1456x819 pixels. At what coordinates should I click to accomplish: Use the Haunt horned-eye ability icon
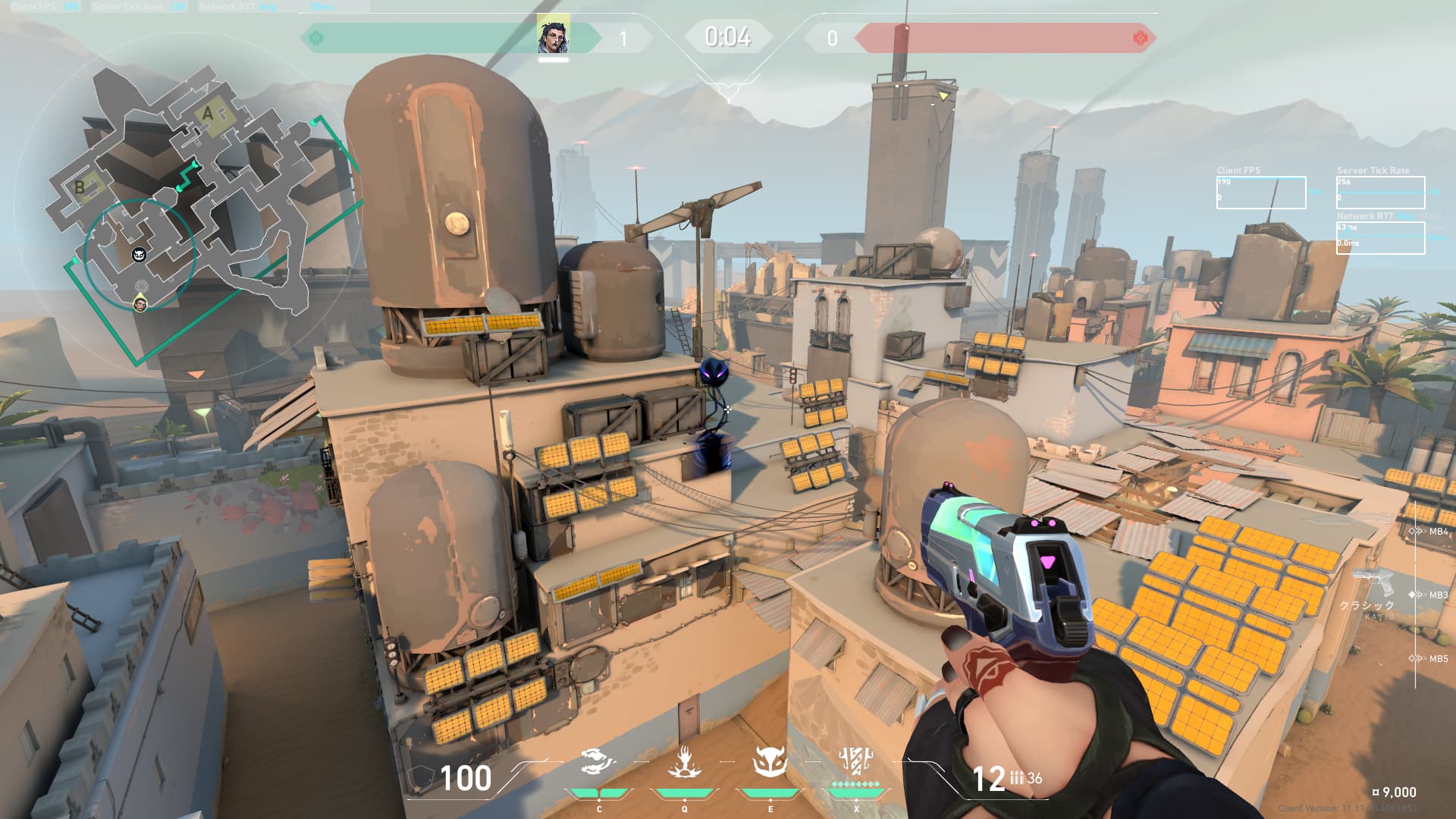770,761
